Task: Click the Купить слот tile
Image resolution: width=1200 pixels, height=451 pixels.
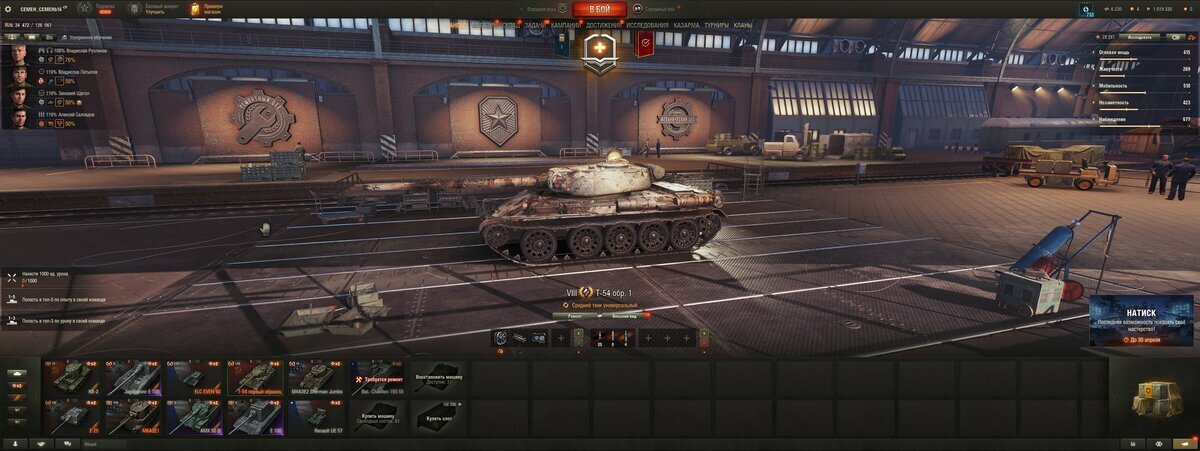Action: [x=438, y=416]
